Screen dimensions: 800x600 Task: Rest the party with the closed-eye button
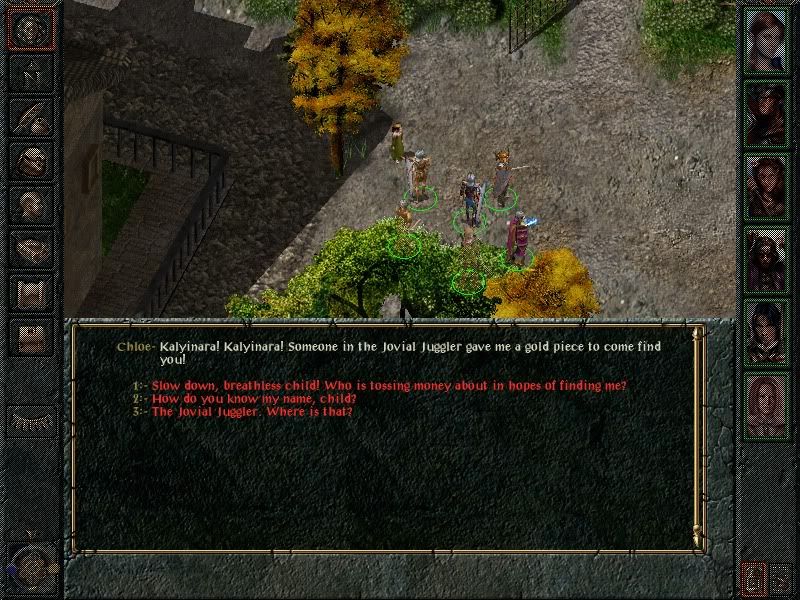pyautogui.click(x=31, y=420)
